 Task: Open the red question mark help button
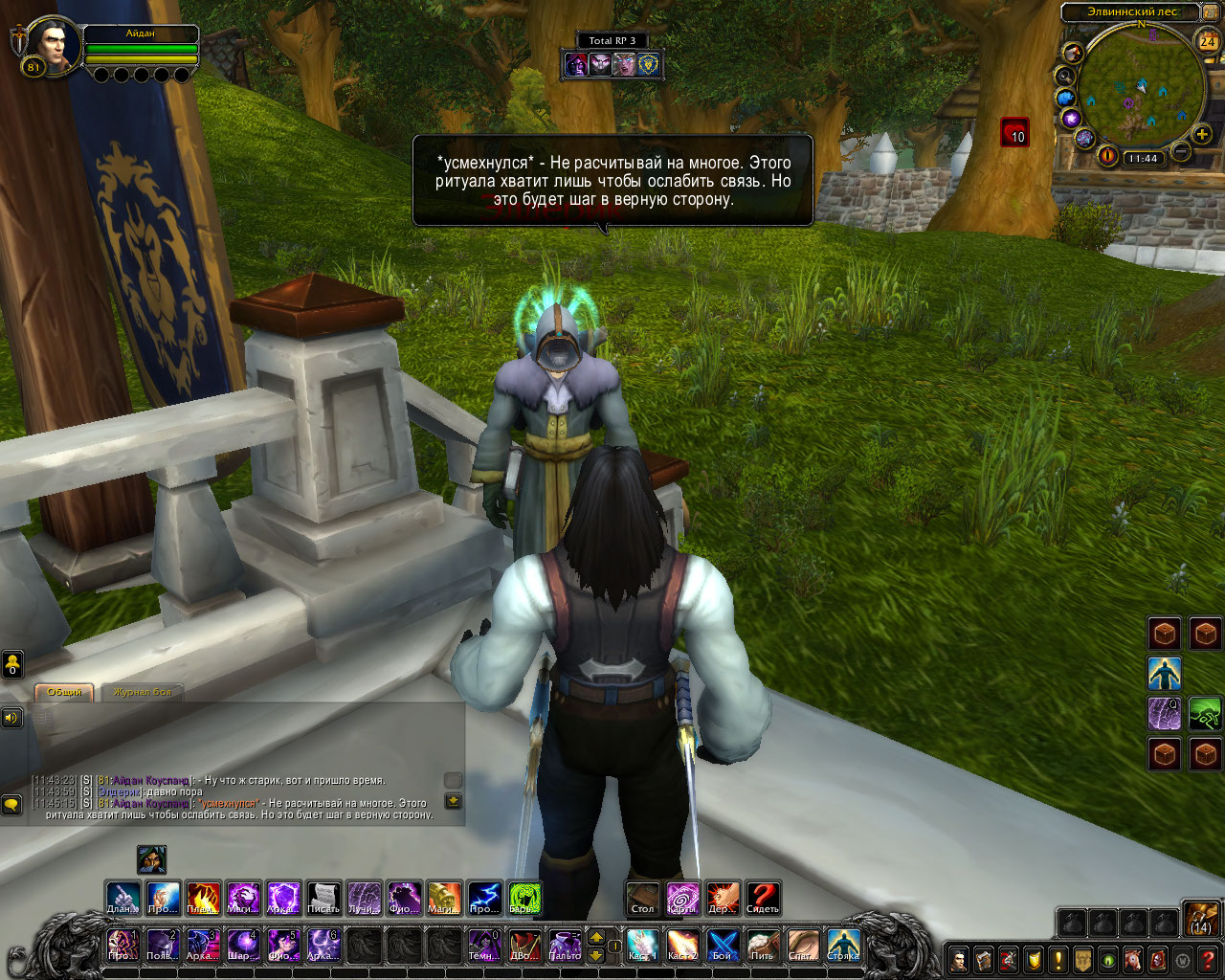click(x=1209, y=959)
